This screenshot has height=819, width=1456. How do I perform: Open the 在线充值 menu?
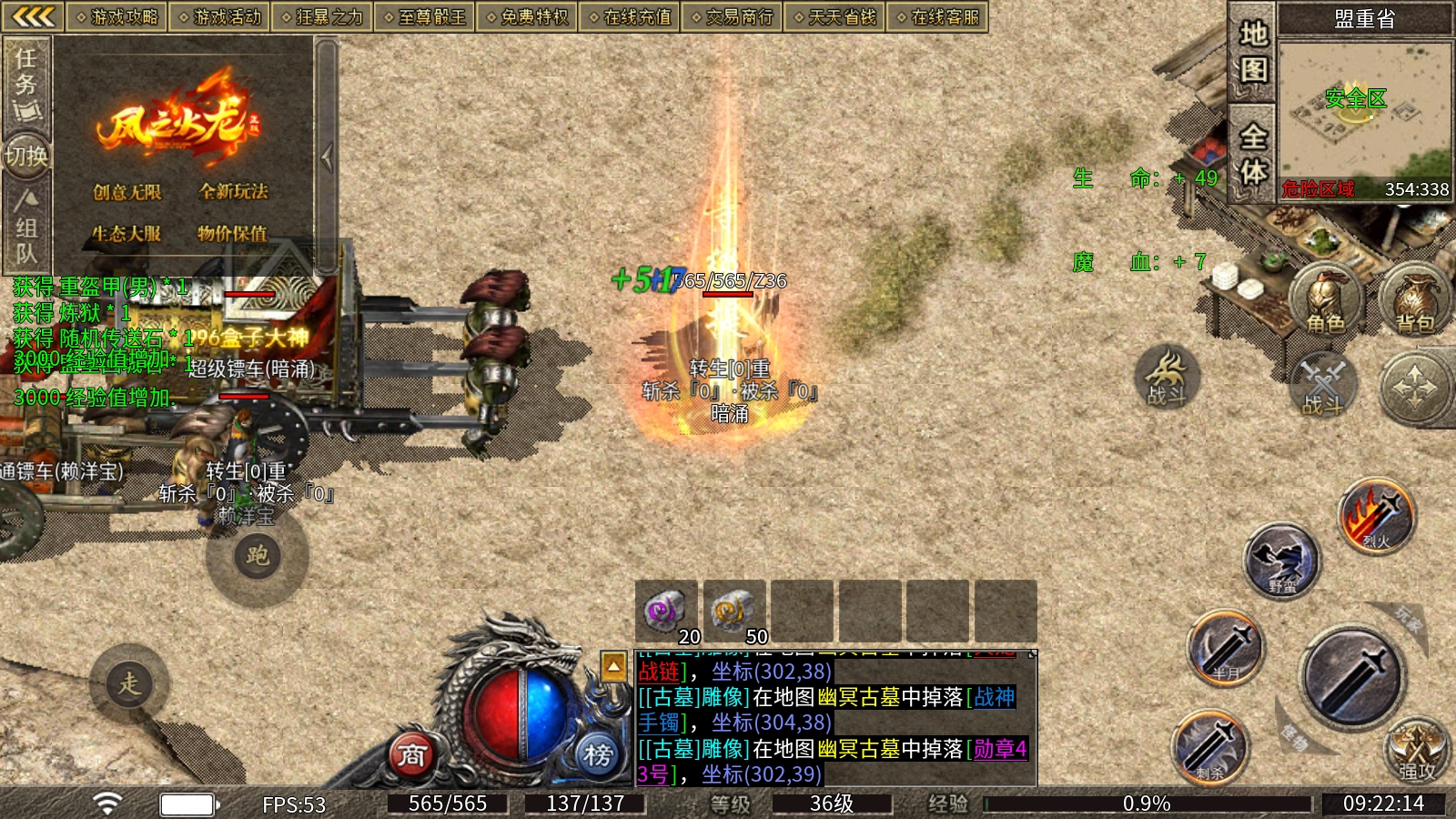(x=630, y=16)
